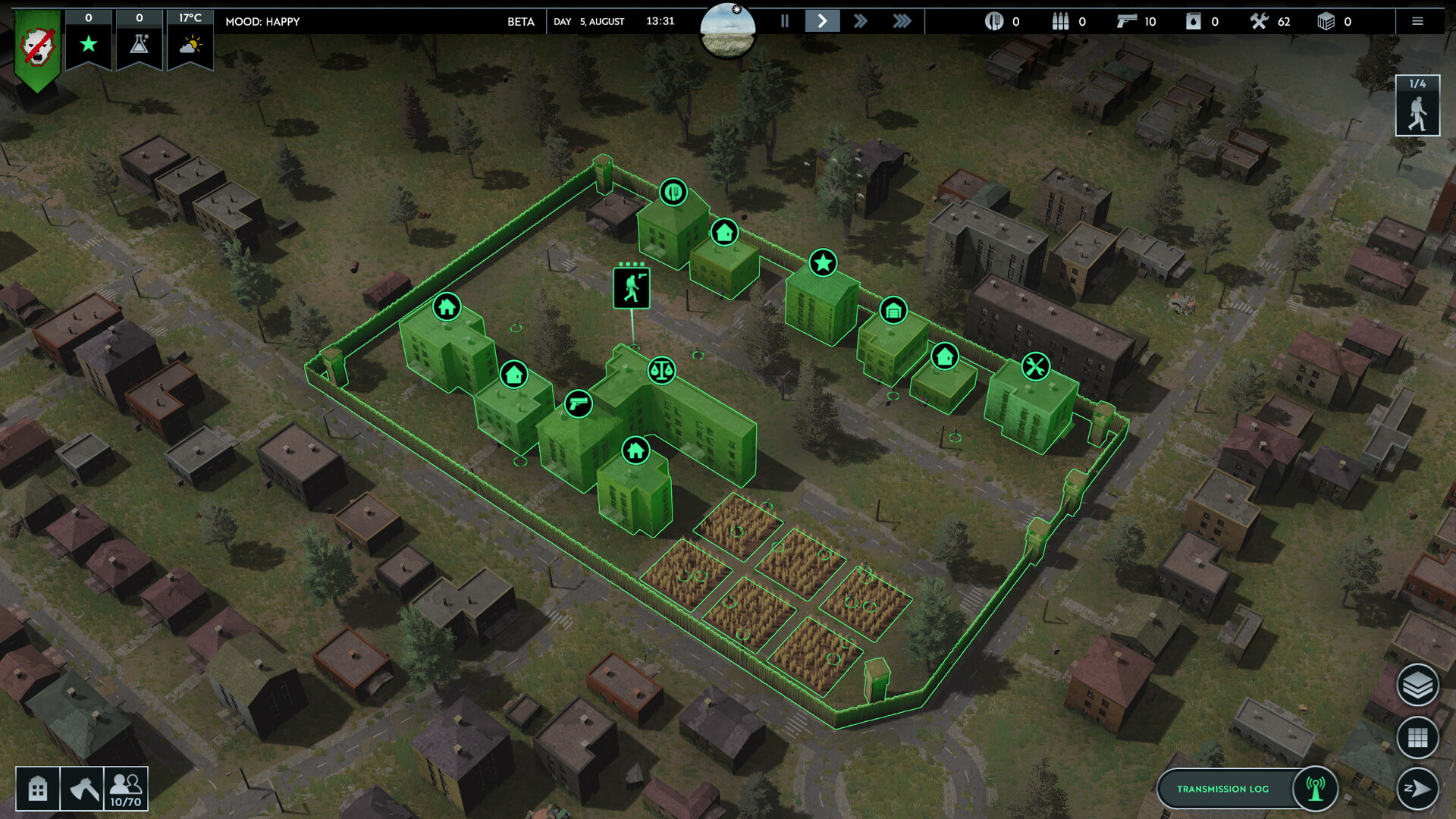Enable triple-speed fast forward

point(902,21)
